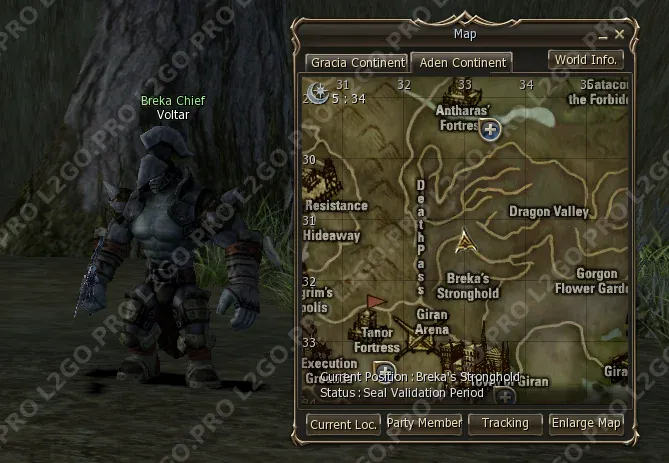Enlarge the map view
The width and height of the screenshot is (669, 463).
(586, 423)
